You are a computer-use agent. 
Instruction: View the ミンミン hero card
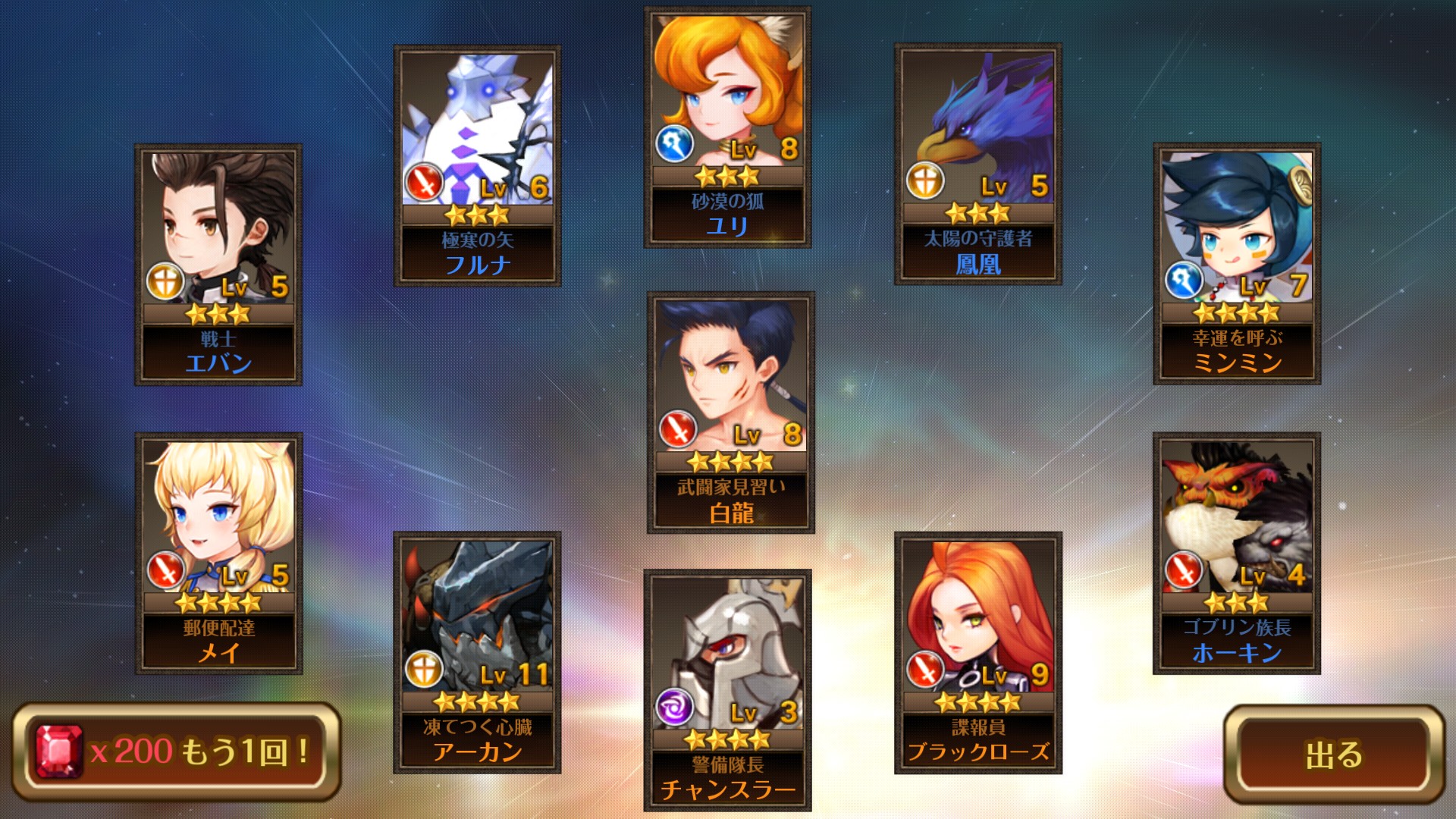pos(1237,263)
